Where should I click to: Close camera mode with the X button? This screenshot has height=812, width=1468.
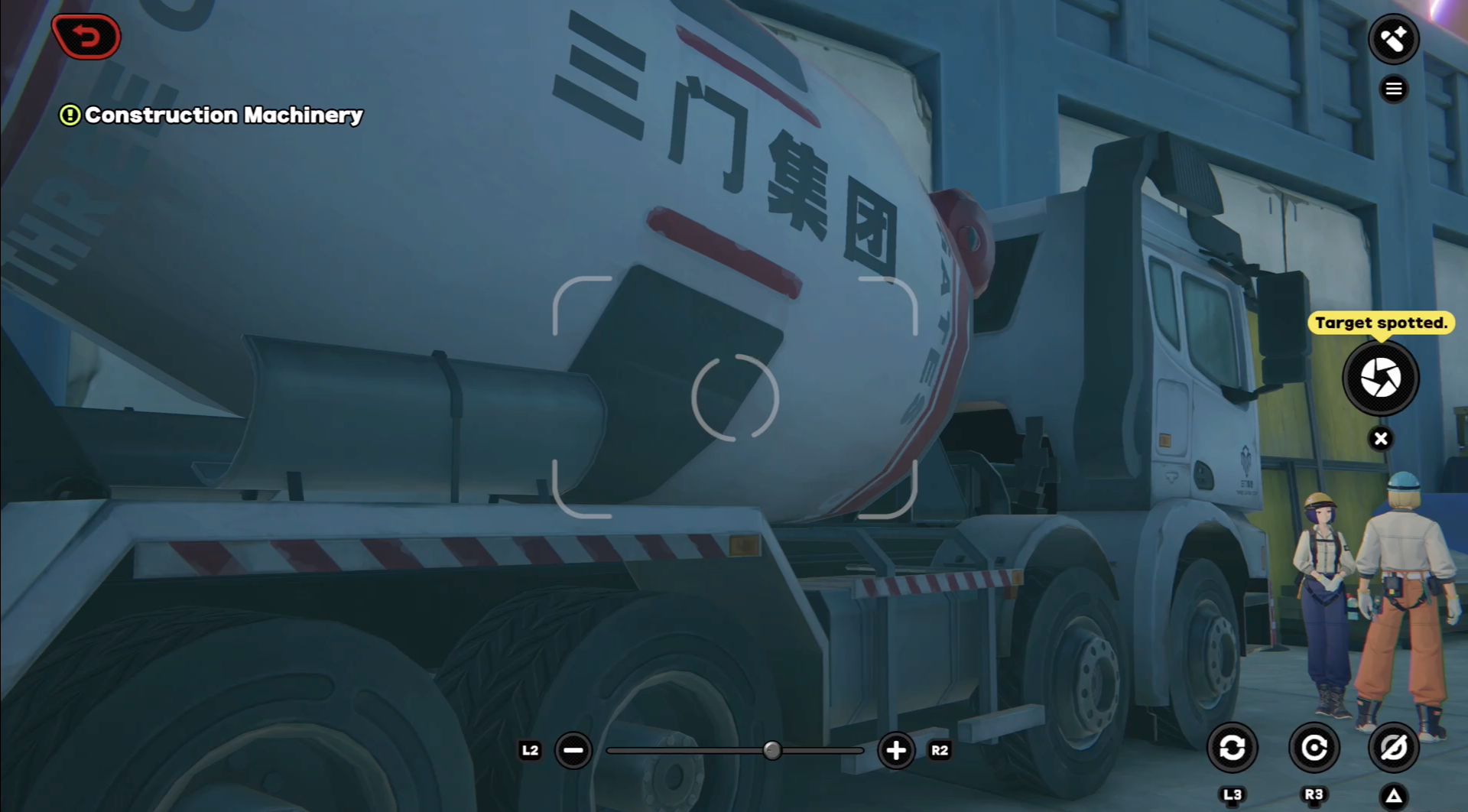(x=1380, y=439)
